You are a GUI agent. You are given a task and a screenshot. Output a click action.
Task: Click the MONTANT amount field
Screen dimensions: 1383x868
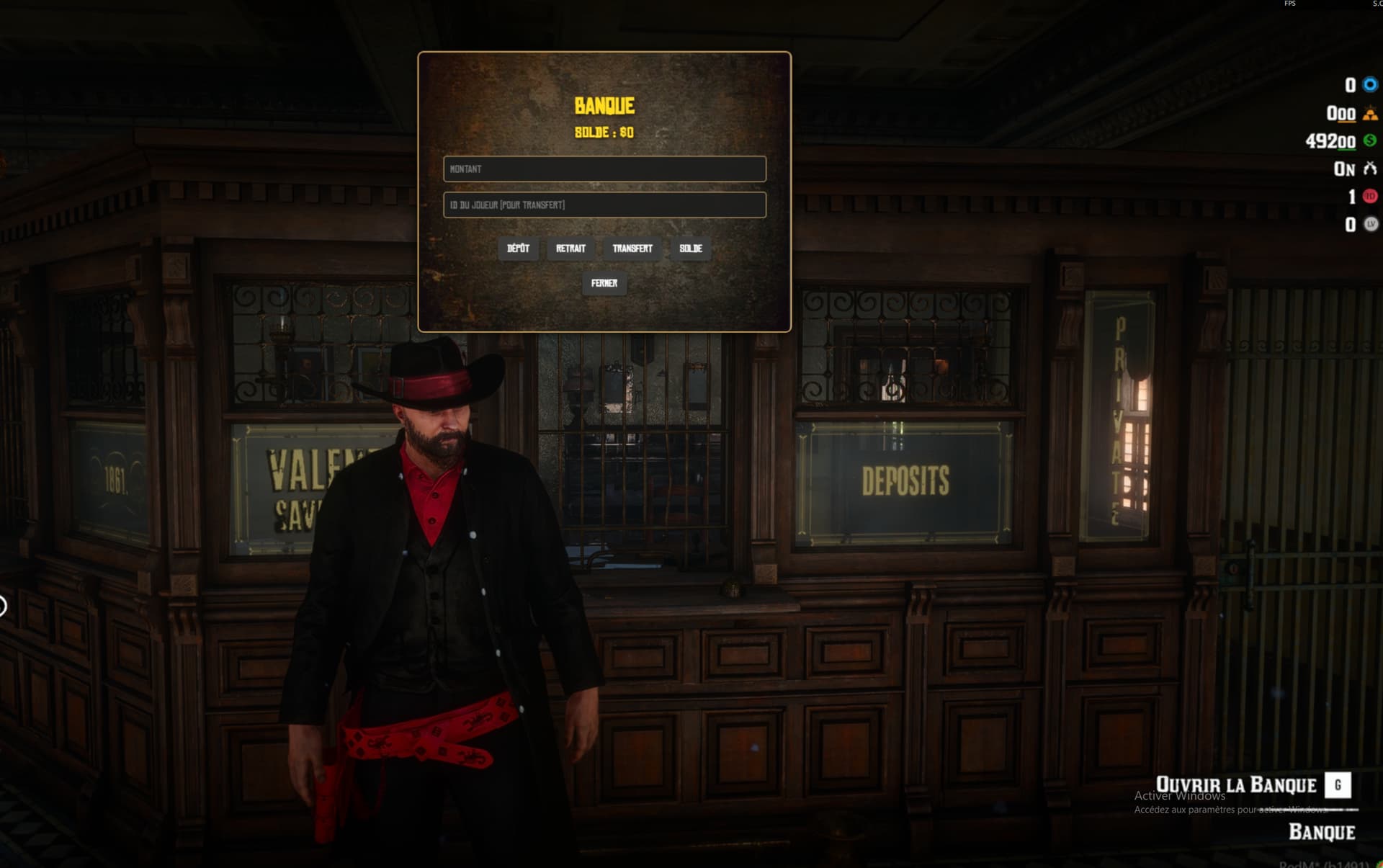tap(604, 169)
